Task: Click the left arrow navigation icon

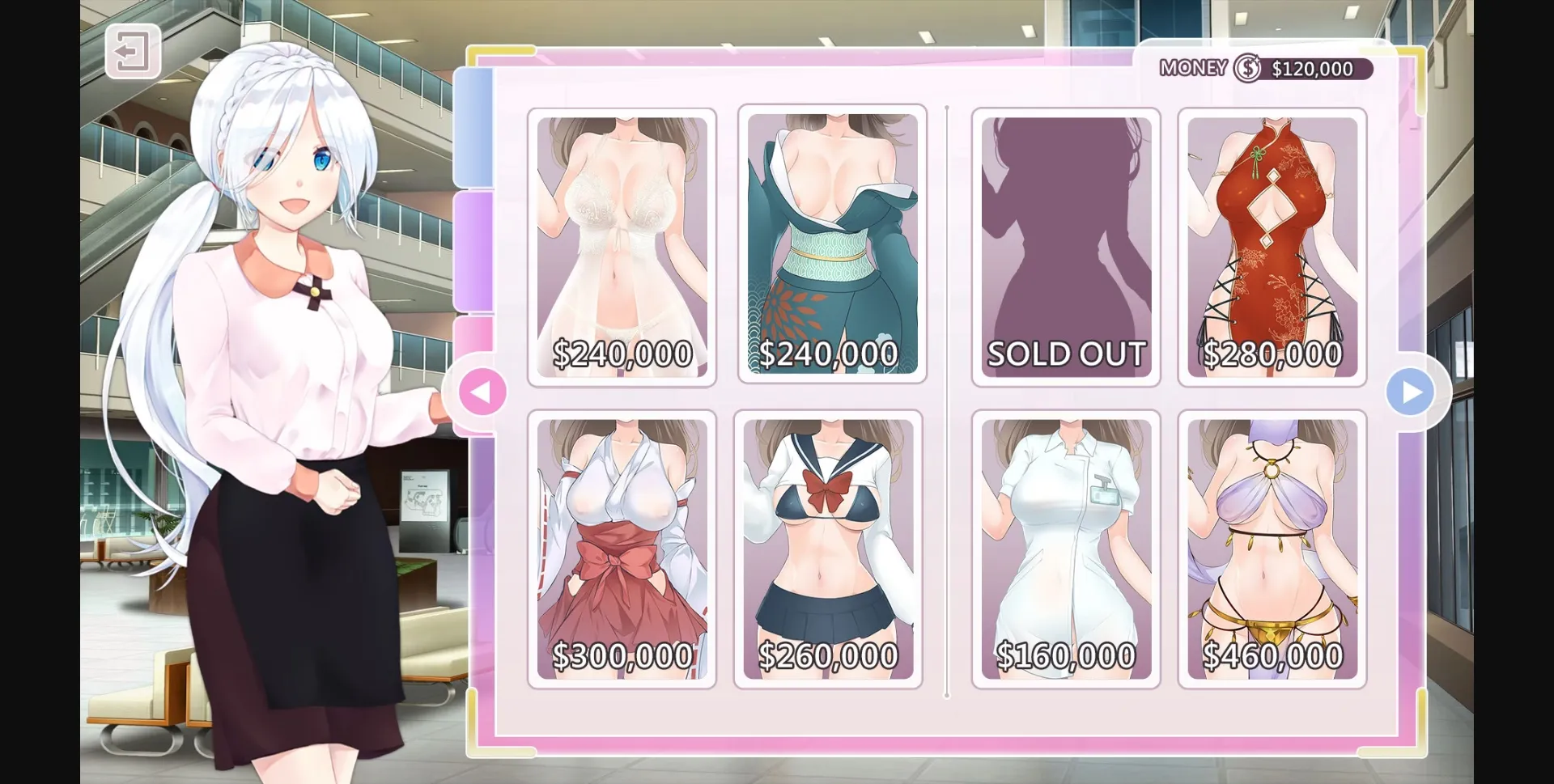Action: pyautogui.click(x=482, y=392)
